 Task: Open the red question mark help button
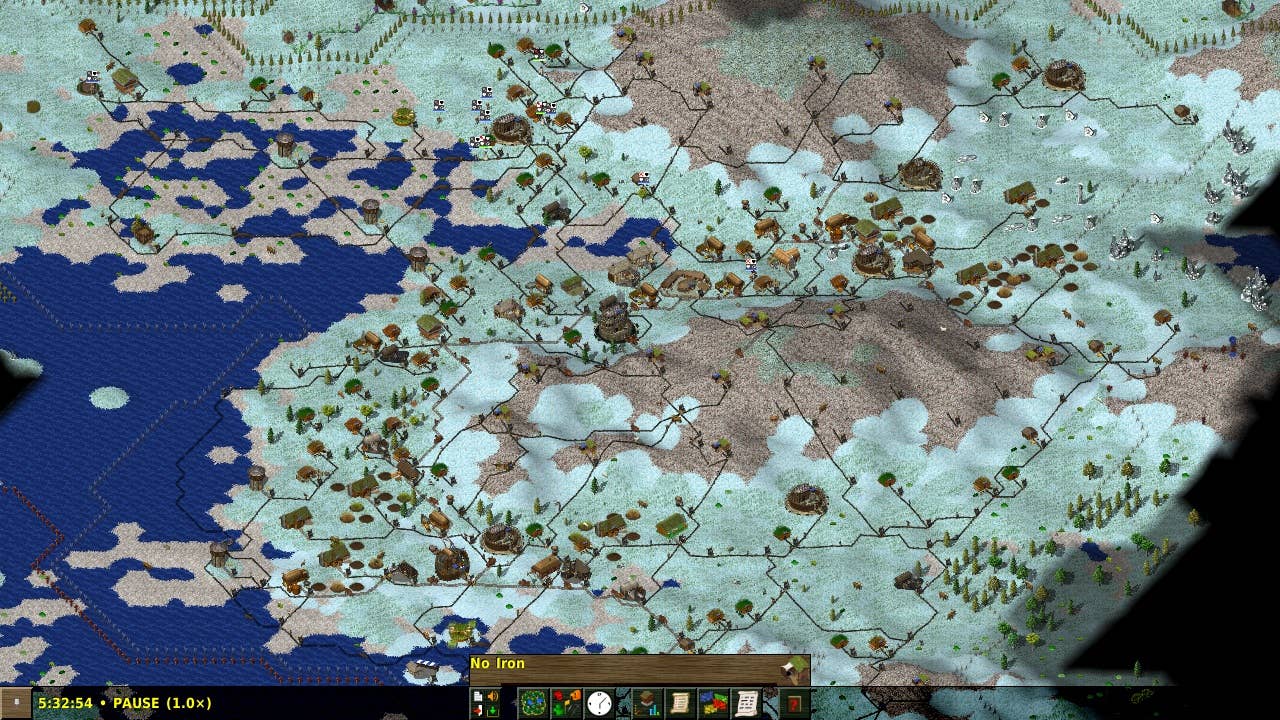click(795, 702)
